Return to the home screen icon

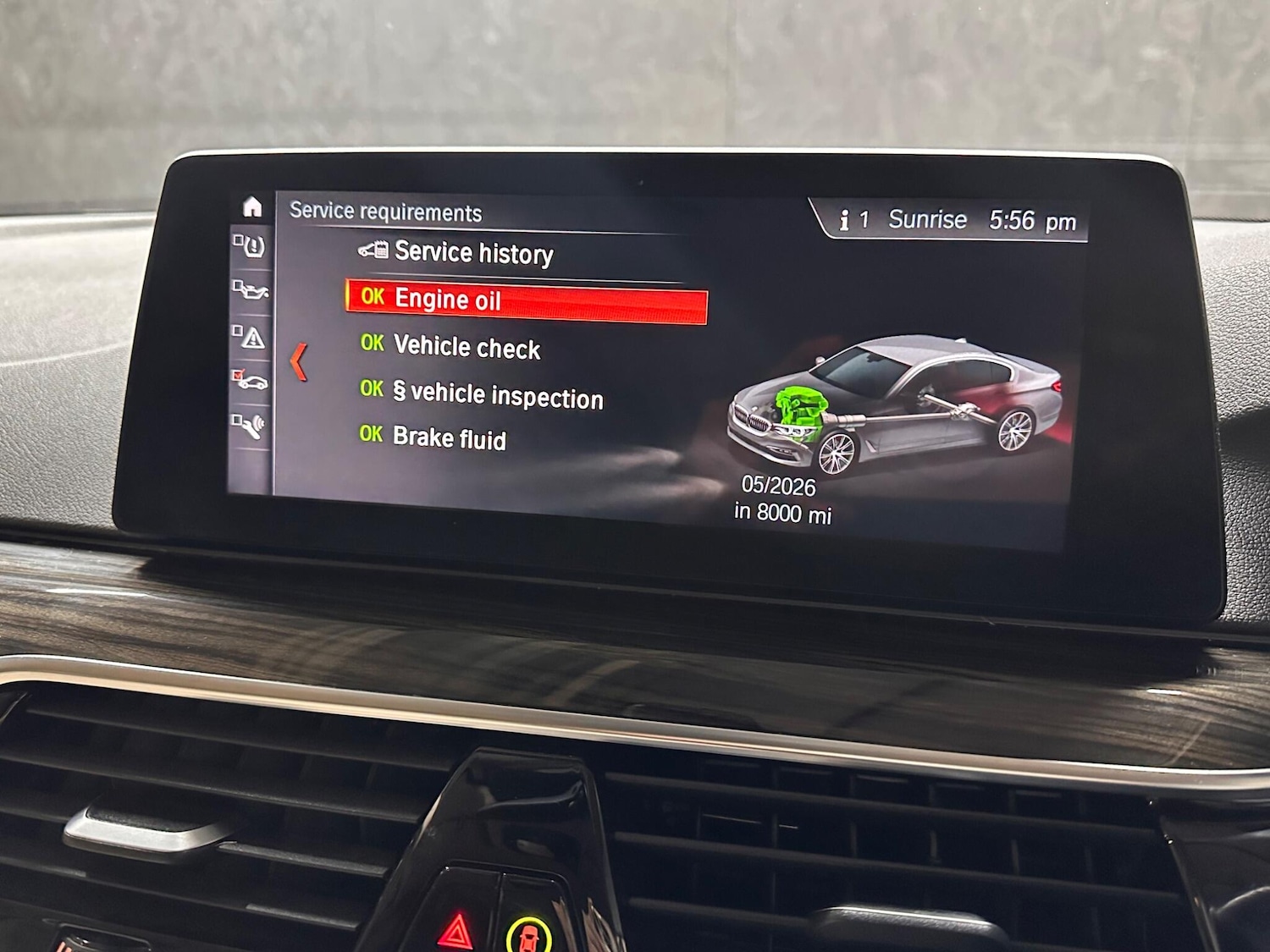(252, 207)
